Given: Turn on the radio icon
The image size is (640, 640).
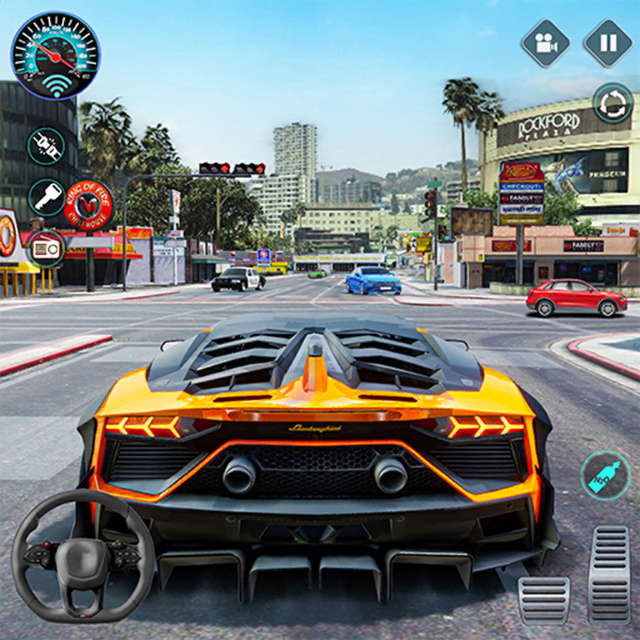Looking at the screenshot, I should tap(46, 248).
